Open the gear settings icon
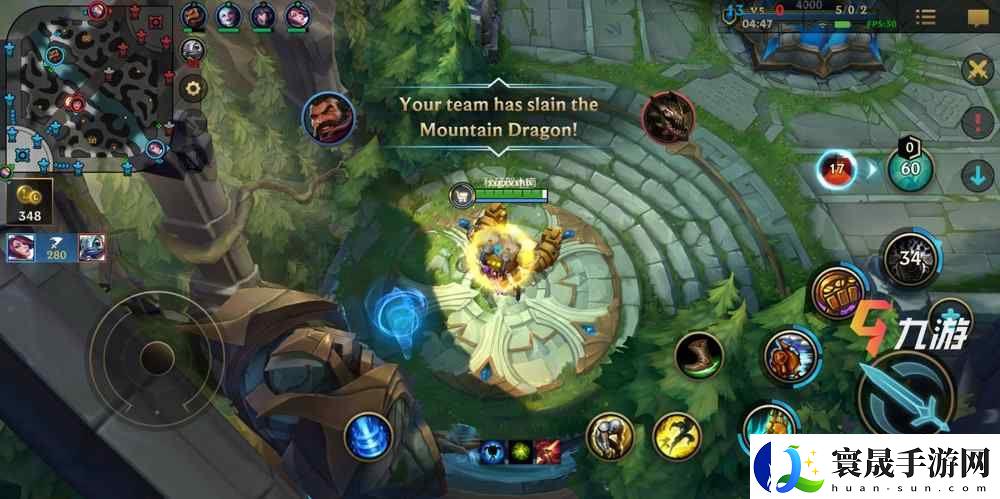This screenshot has height=499, width=1000. click(193, 87)
